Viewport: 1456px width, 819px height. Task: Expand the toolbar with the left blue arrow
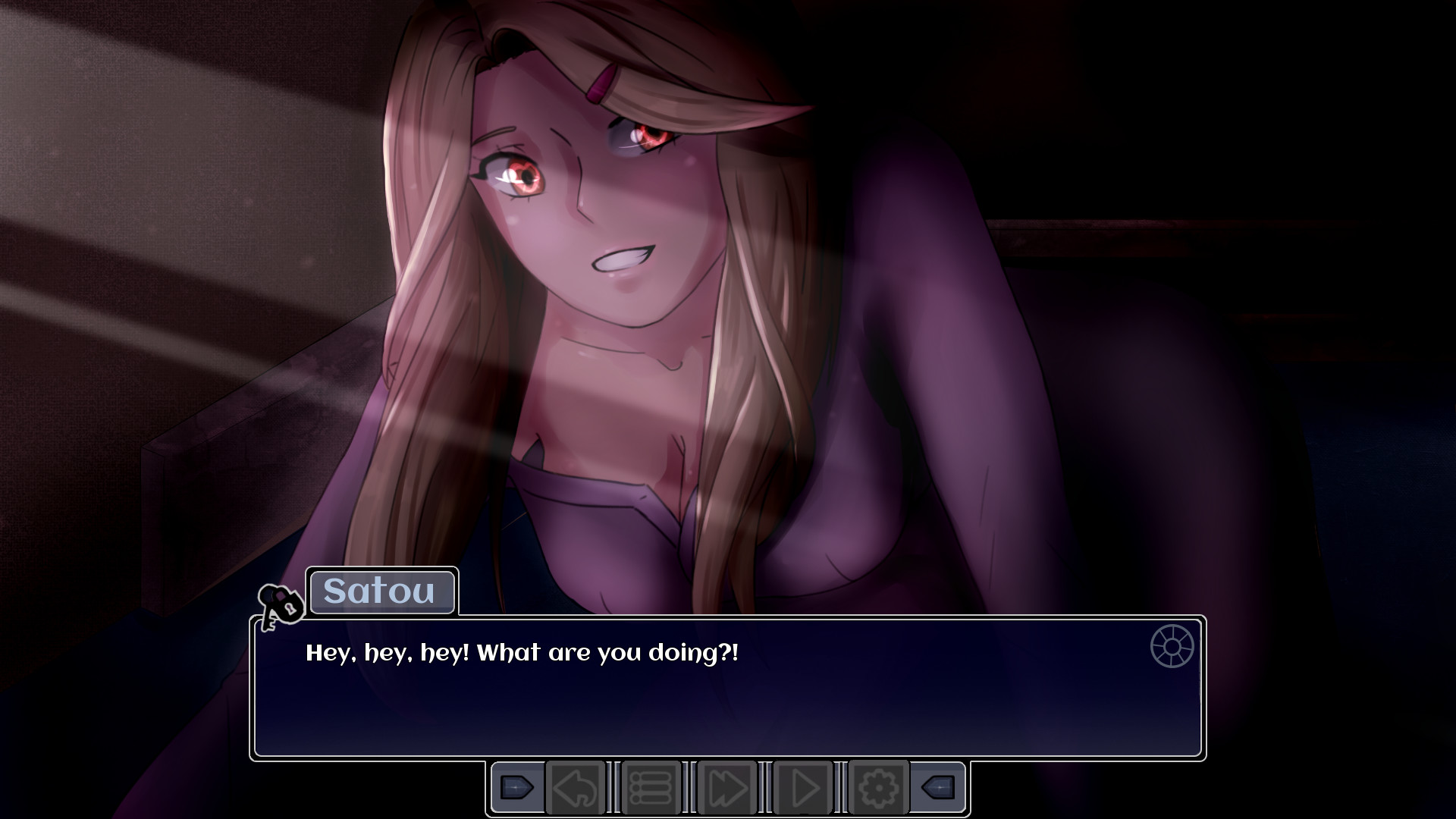(518, 787)
